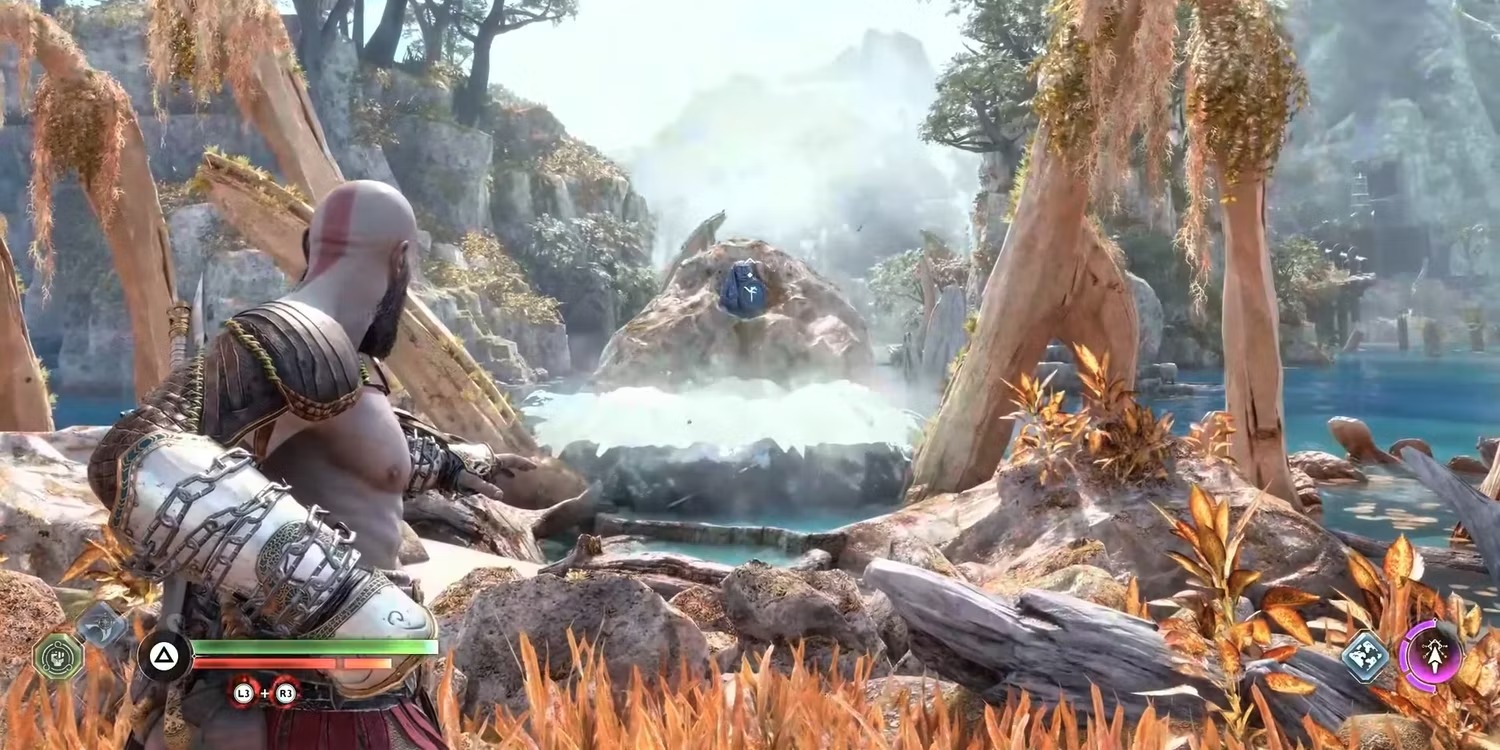Click the plus sign between L3 and R3
The height and width of the screenshot is (750, 1500).
click(265, 692)
